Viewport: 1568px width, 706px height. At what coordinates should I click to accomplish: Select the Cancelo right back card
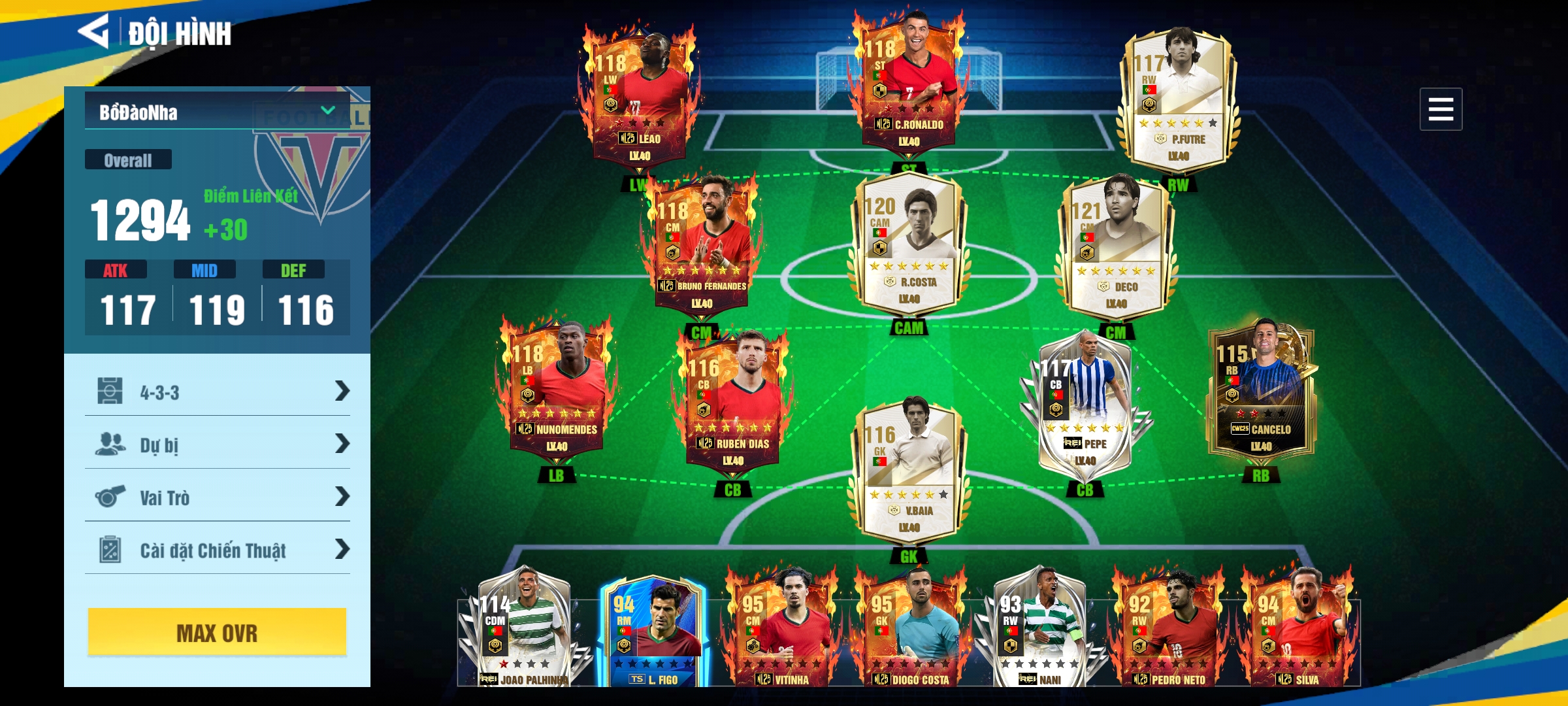(1261, 392)
